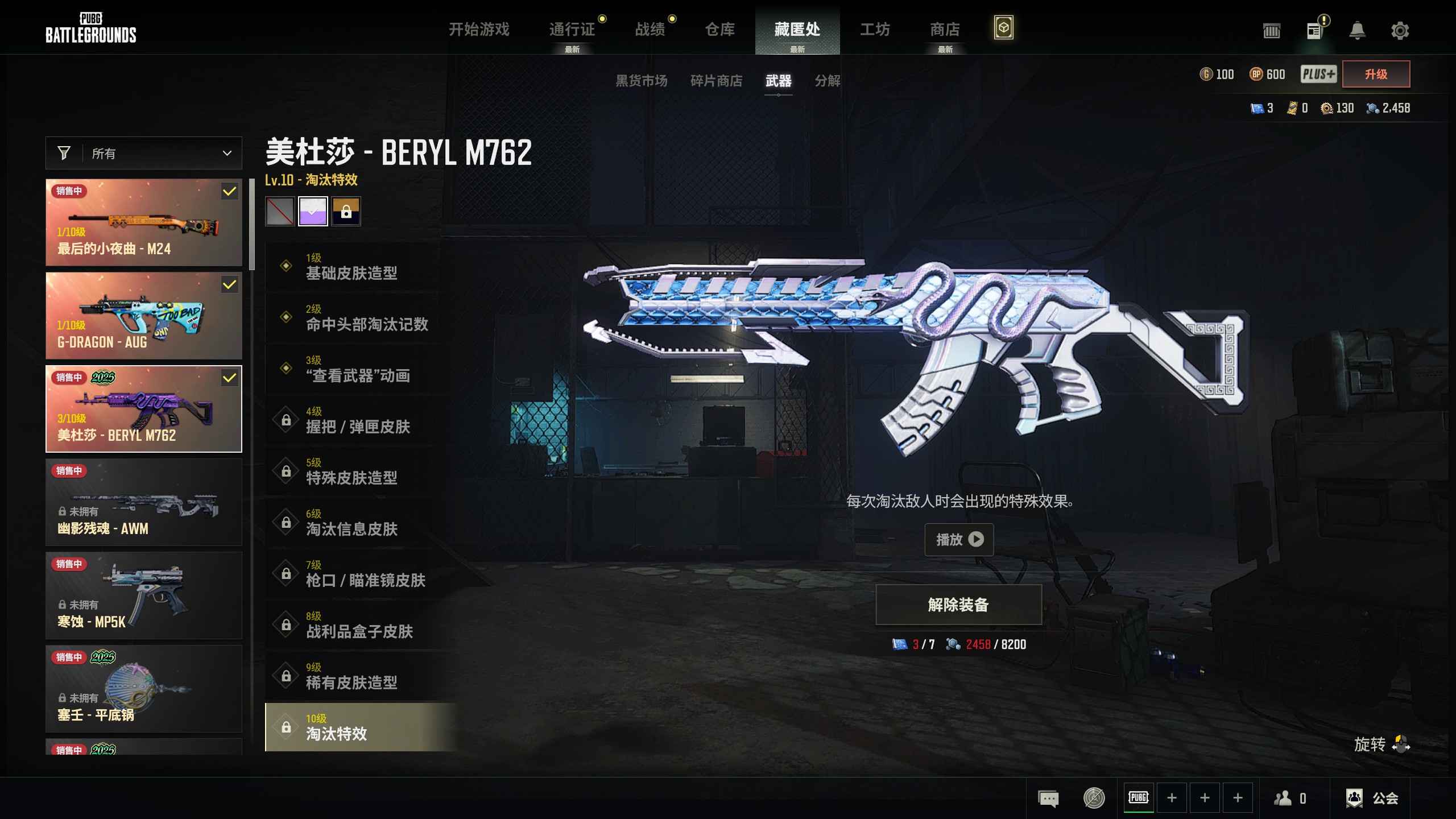Pick the 寒蚀 - MP5K skin card
The width and height of the screenshot is (1456, 819).
point(144,595)
